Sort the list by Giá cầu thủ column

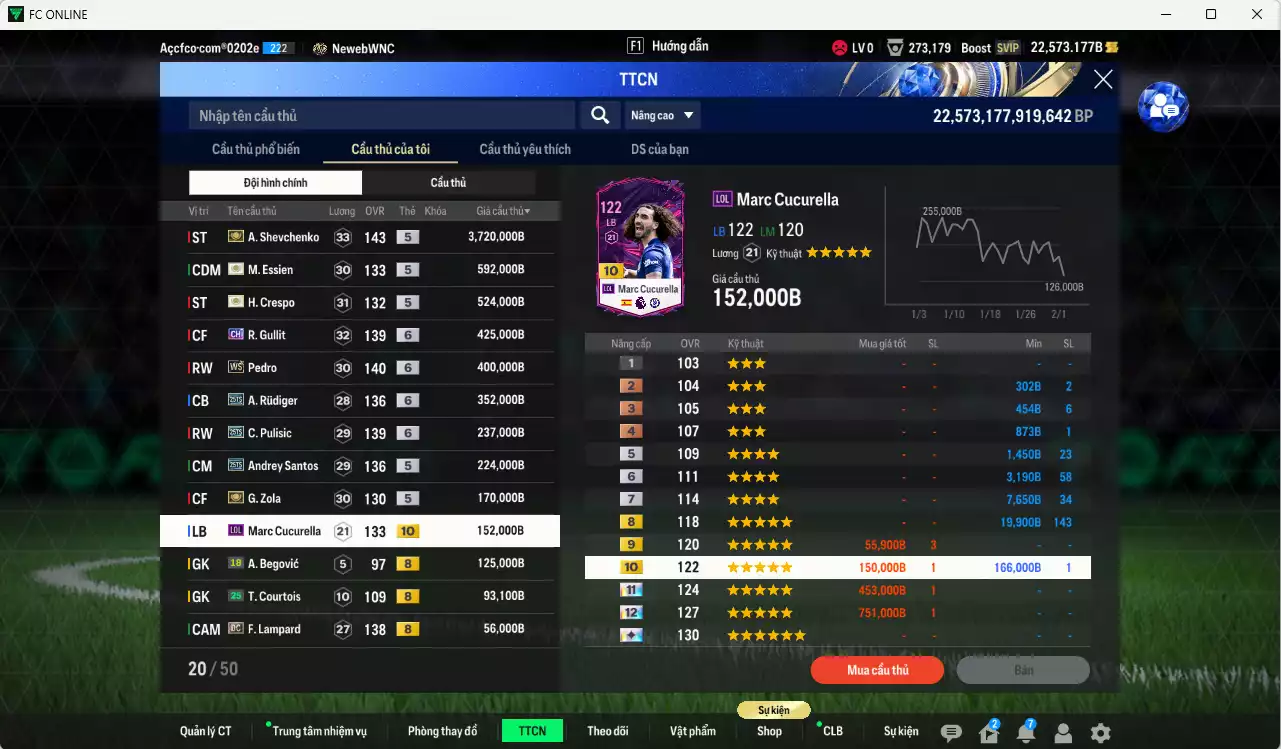tap(503, 211)
